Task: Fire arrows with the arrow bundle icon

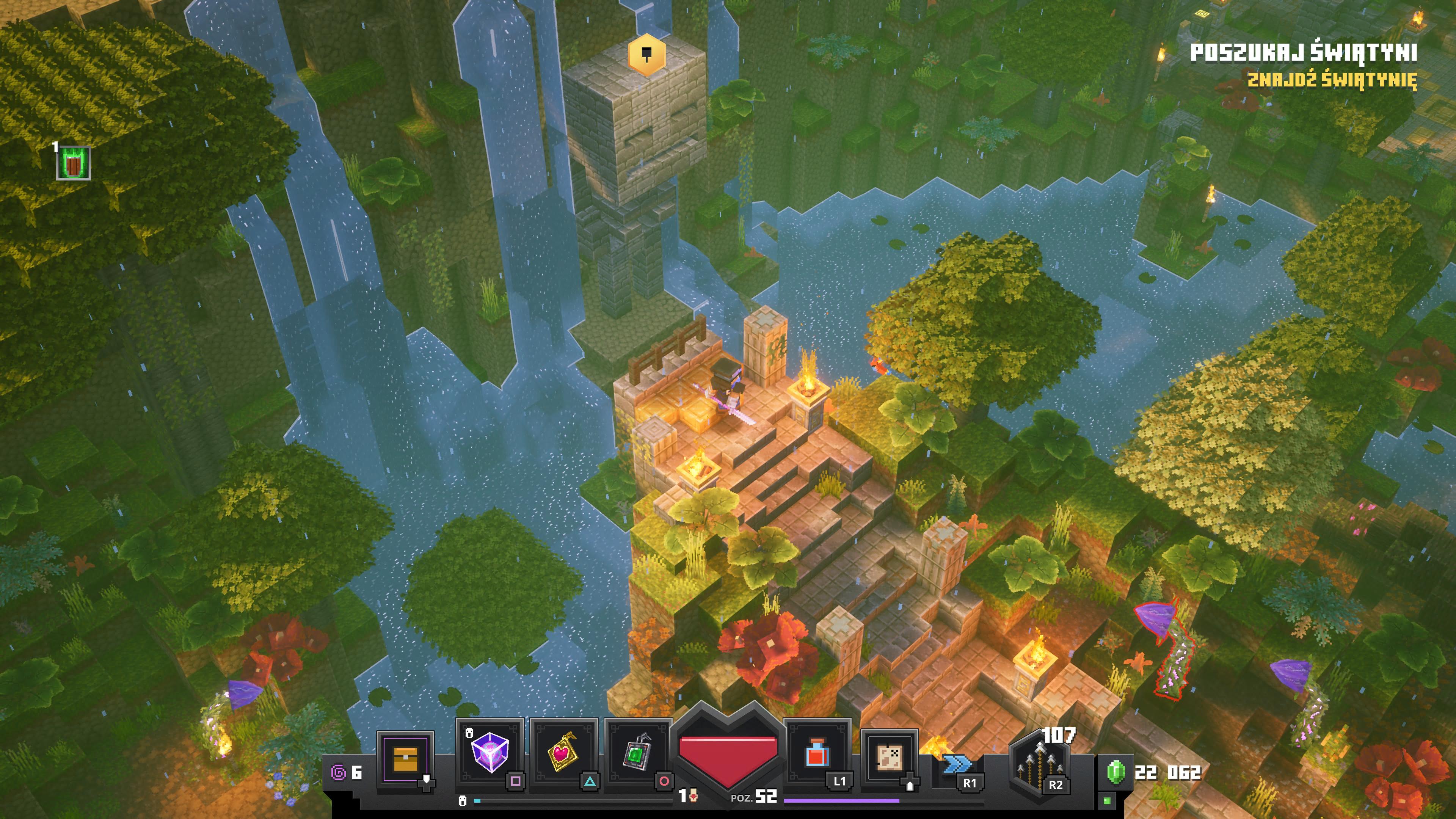Action: coord(1039,763)
